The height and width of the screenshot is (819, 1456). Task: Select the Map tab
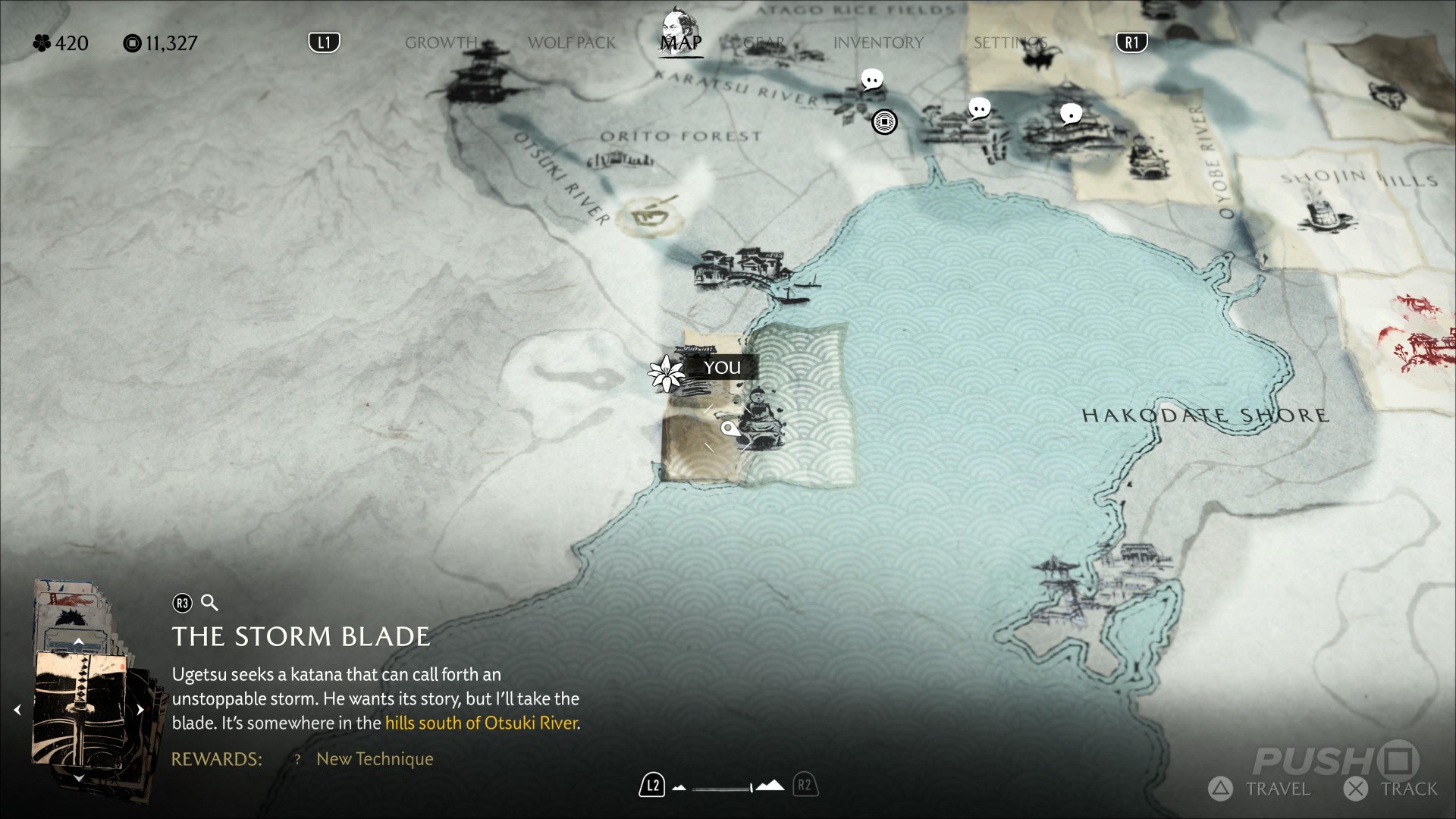pyautogui.click(x=680, y=42)
